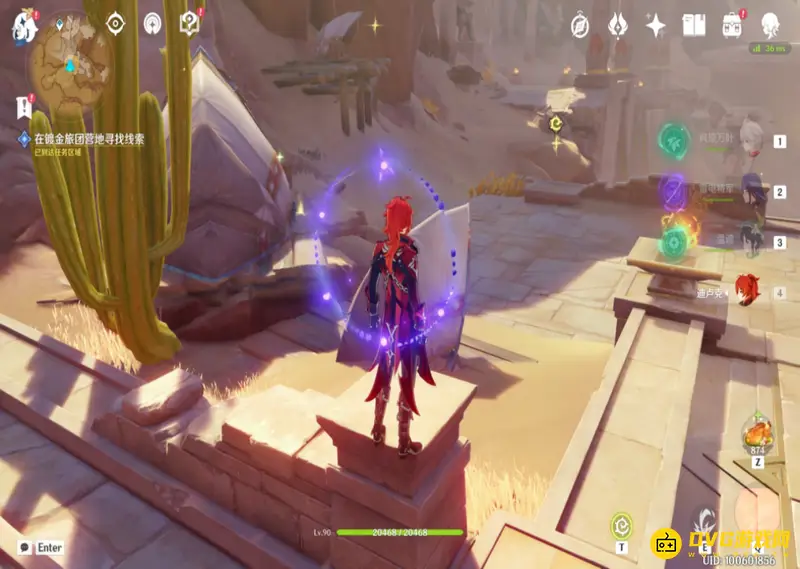
Task: Open the backpack inventory
Action: click(732, 25)
